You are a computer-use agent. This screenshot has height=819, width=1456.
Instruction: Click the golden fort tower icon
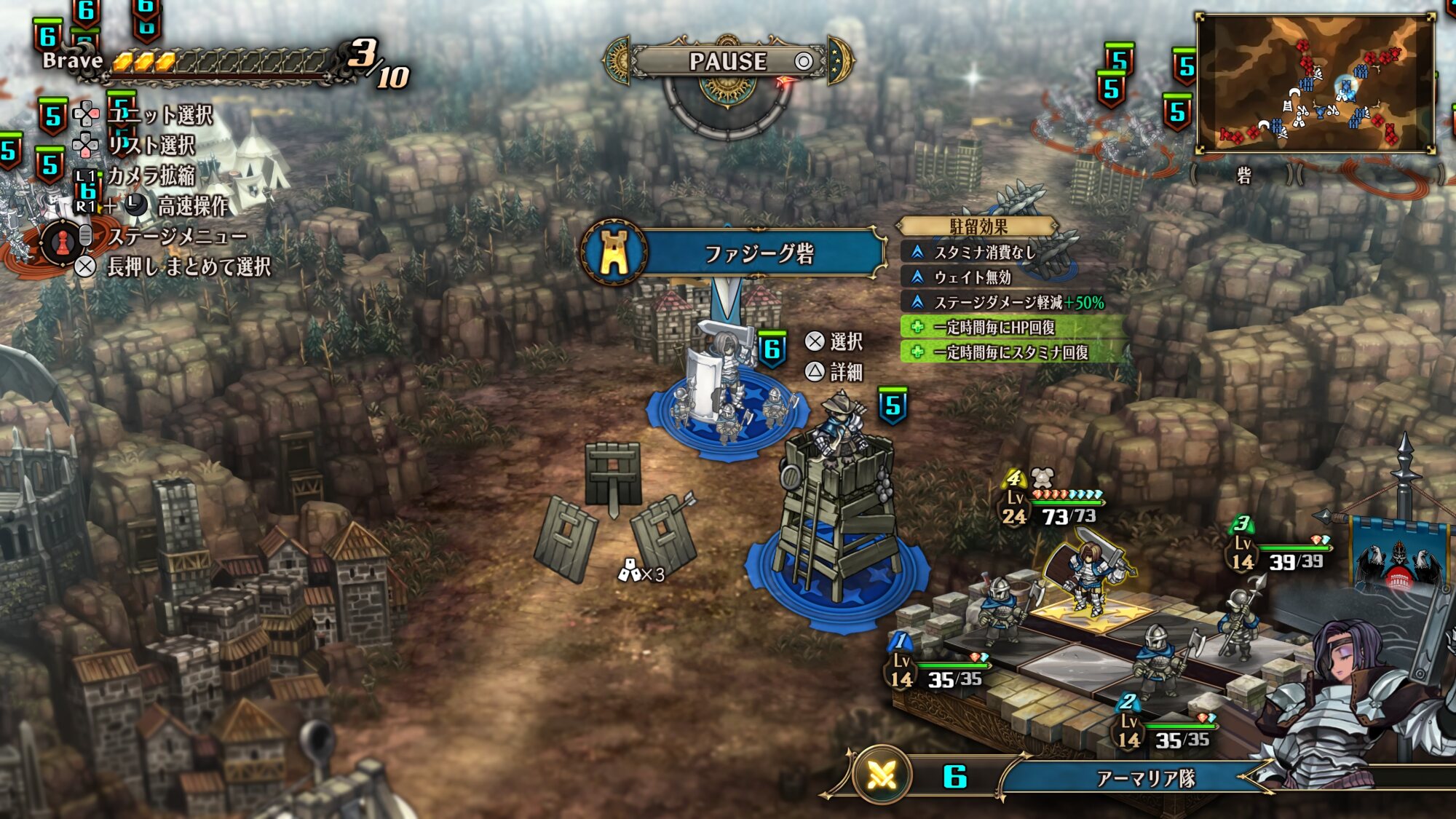(x=614, y=253)
